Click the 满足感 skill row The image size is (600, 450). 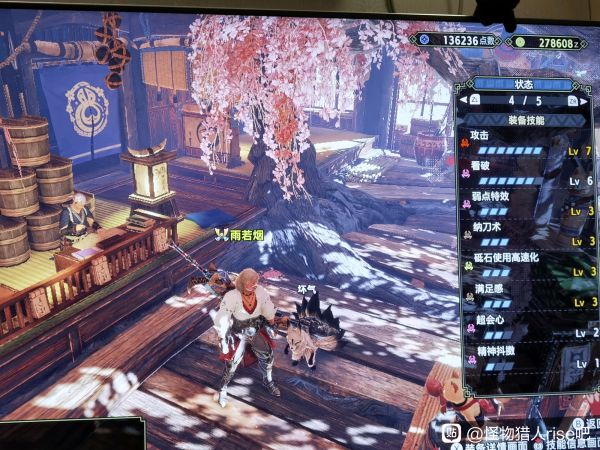click(x=527, y=294)
